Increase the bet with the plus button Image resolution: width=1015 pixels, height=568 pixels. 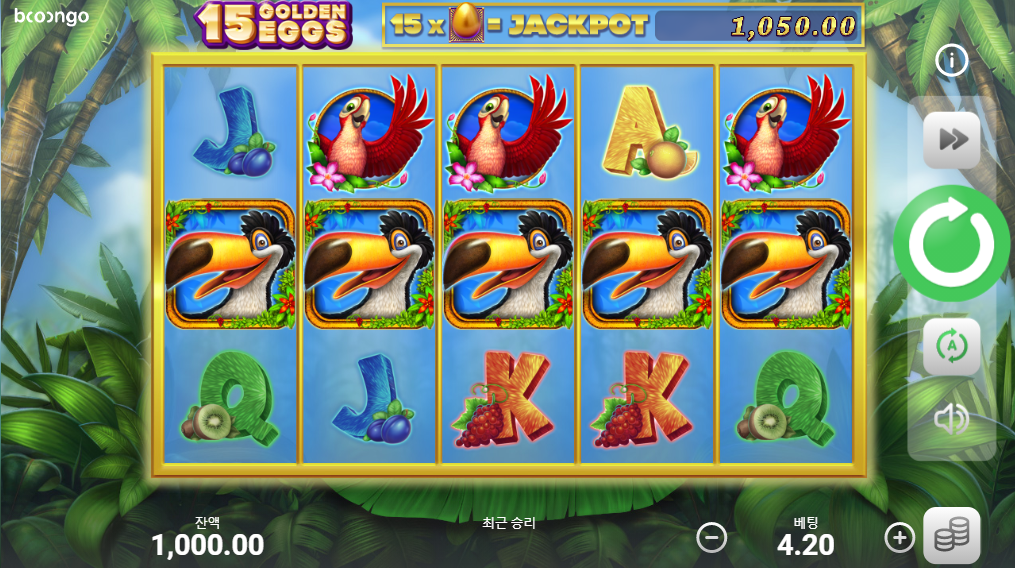[899, 538]
